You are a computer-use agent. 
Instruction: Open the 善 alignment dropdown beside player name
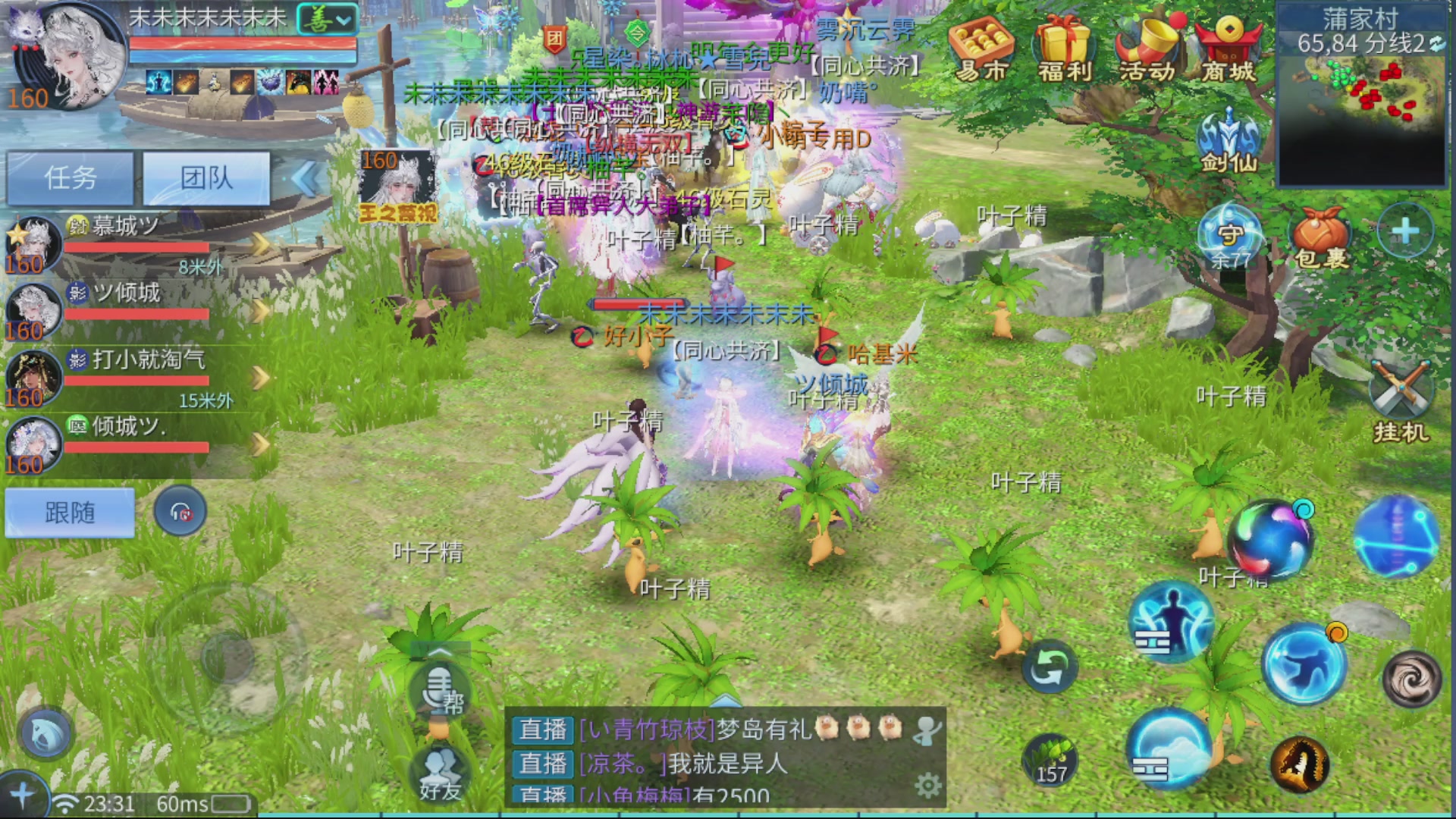[322, 21]
